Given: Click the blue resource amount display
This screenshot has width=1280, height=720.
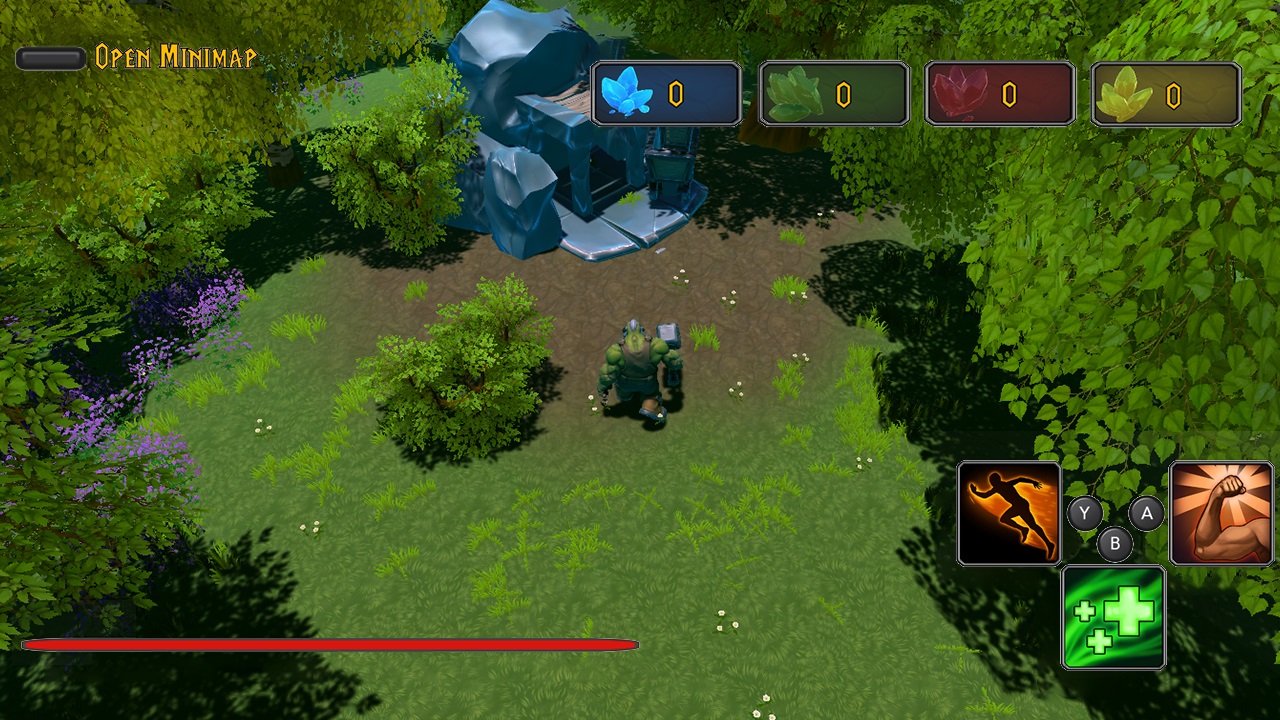Looking at the screenshot, I should coord(677,93).
